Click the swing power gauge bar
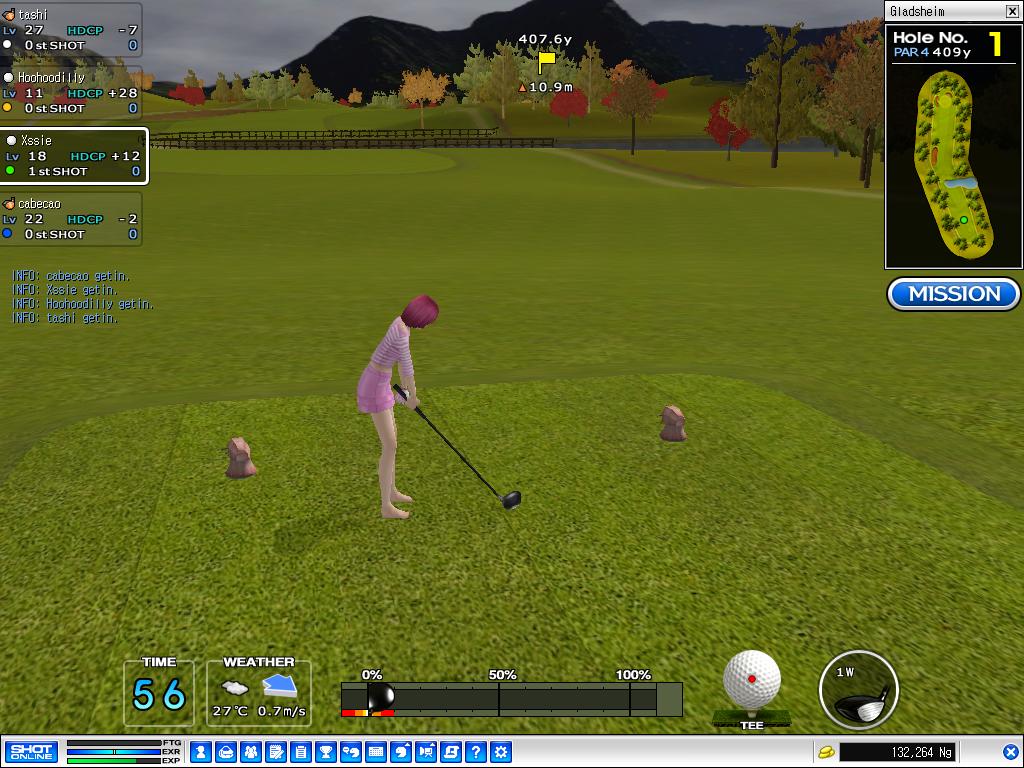1024x768 pixels. click(511, 698)
